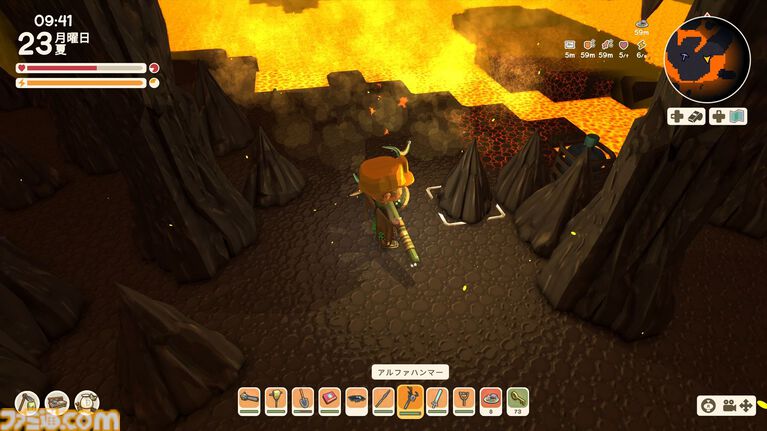
Task: Pick the food dish slot showing 8
Action: [x=490, y=401]
